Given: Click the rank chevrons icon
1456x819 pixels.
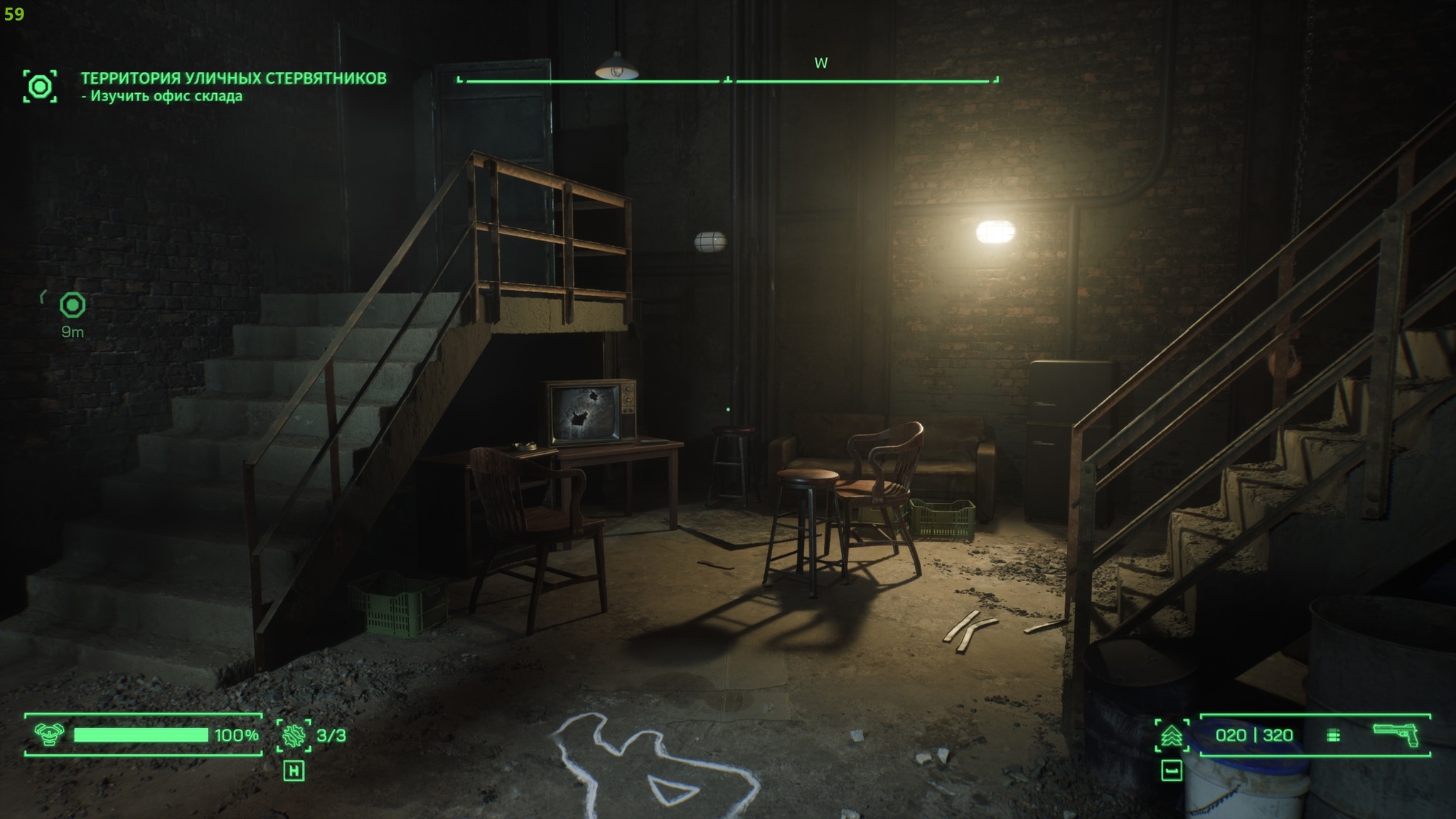Looking at the screenshot, I should pos(1171,736).
